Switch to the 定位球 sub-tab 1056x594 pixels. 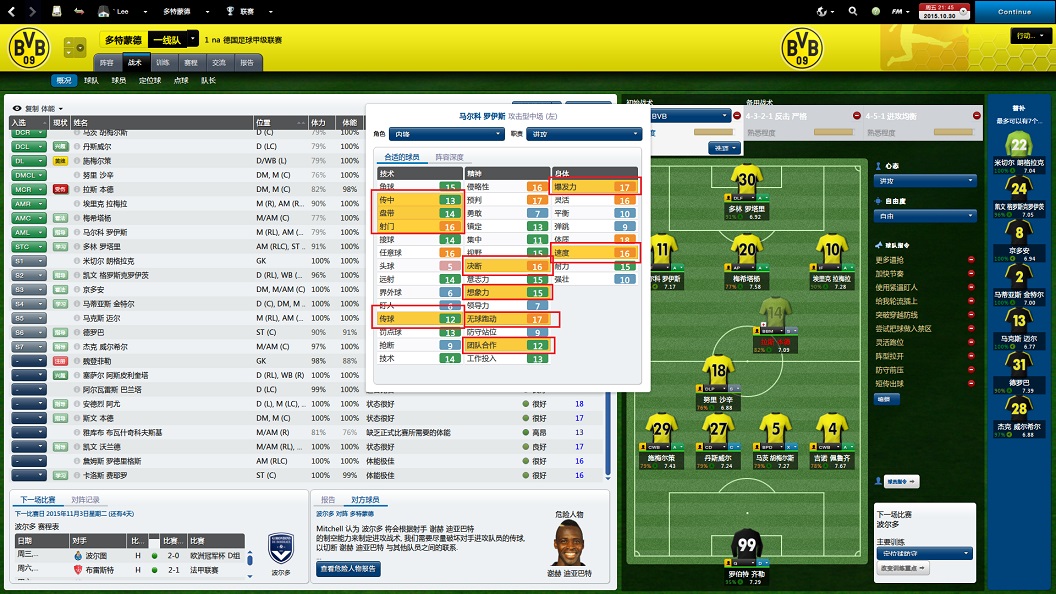(150, 80)
